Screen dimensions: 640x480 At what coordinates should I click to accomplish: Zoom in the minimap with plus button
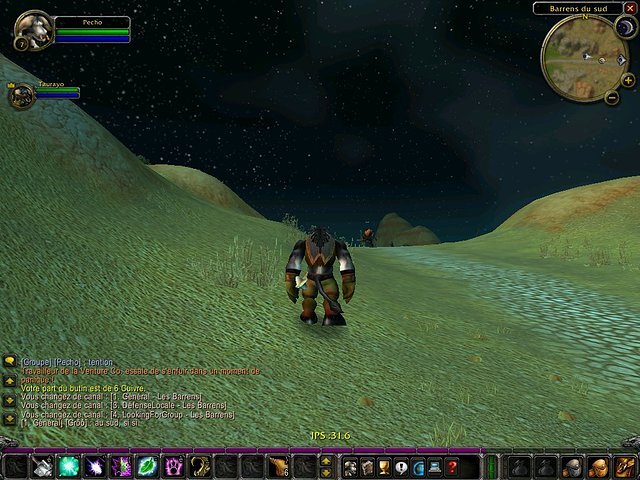[627, 80]
